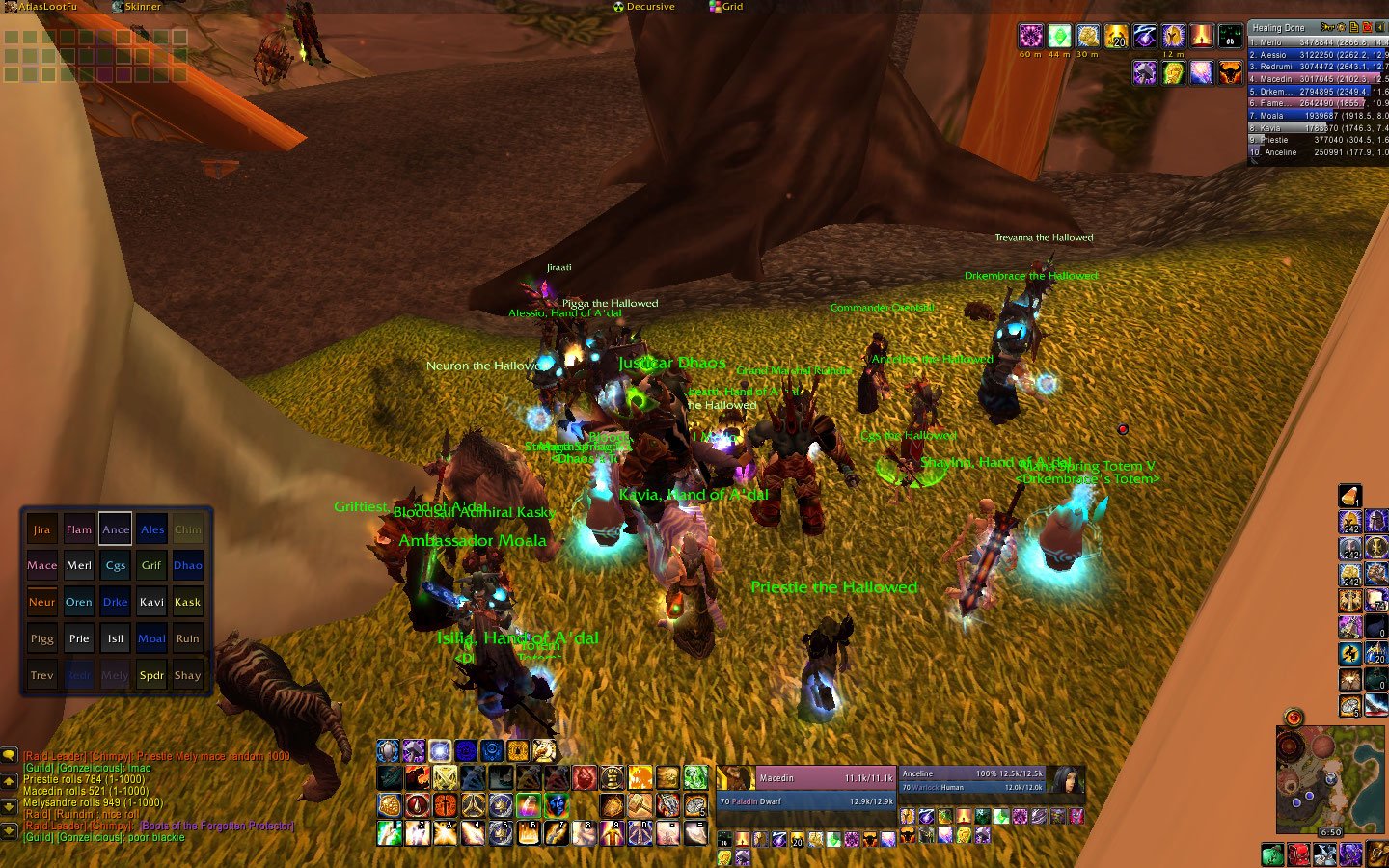The width and height of the screenshot is (1389, 868).
Task: Choose Kavi's raid grid cell
Action: [x=151, y=602]
